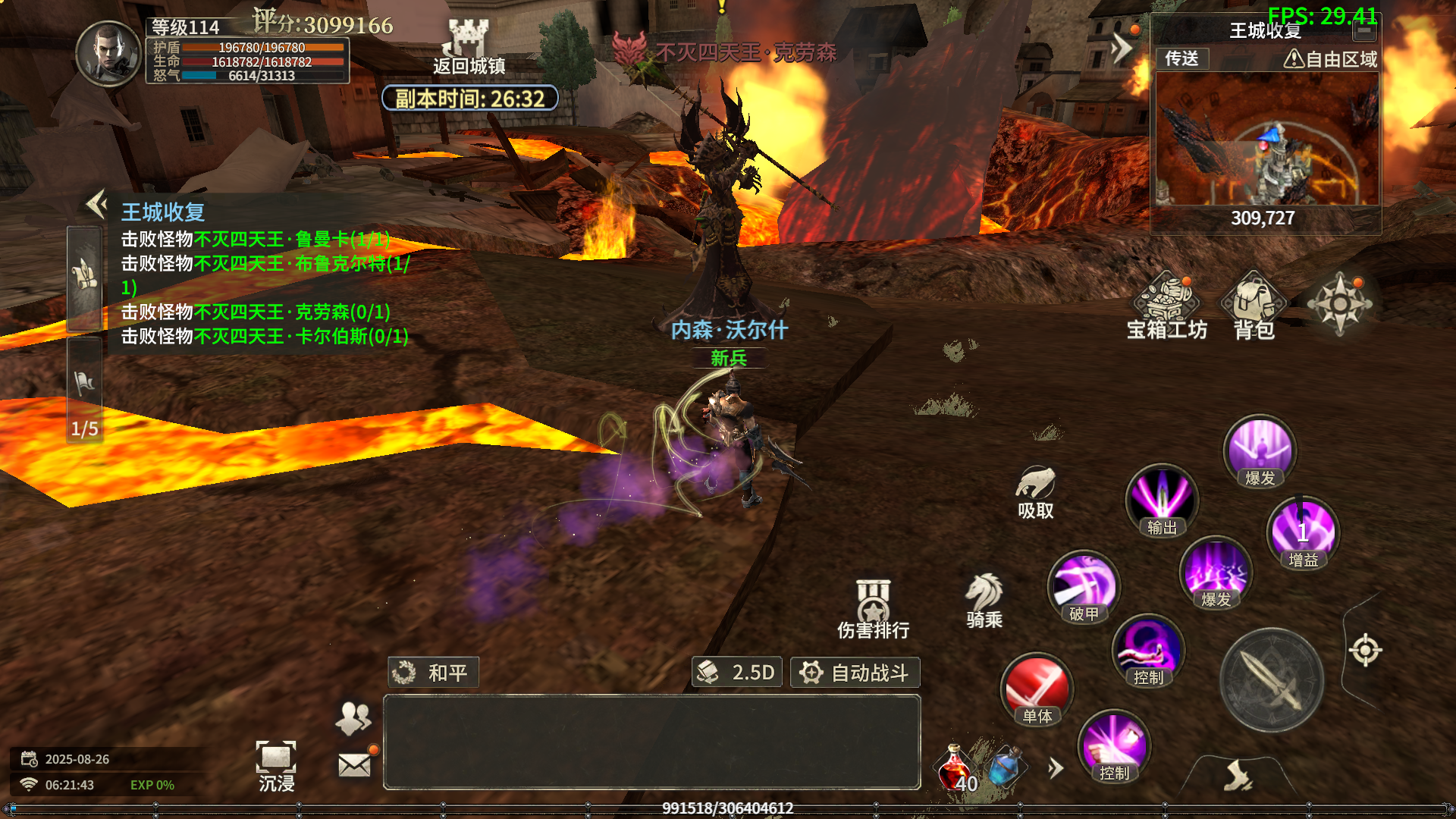1456x819 pixels.
Task: Cast the 输出 damage skill
Action: [1161, 500]
